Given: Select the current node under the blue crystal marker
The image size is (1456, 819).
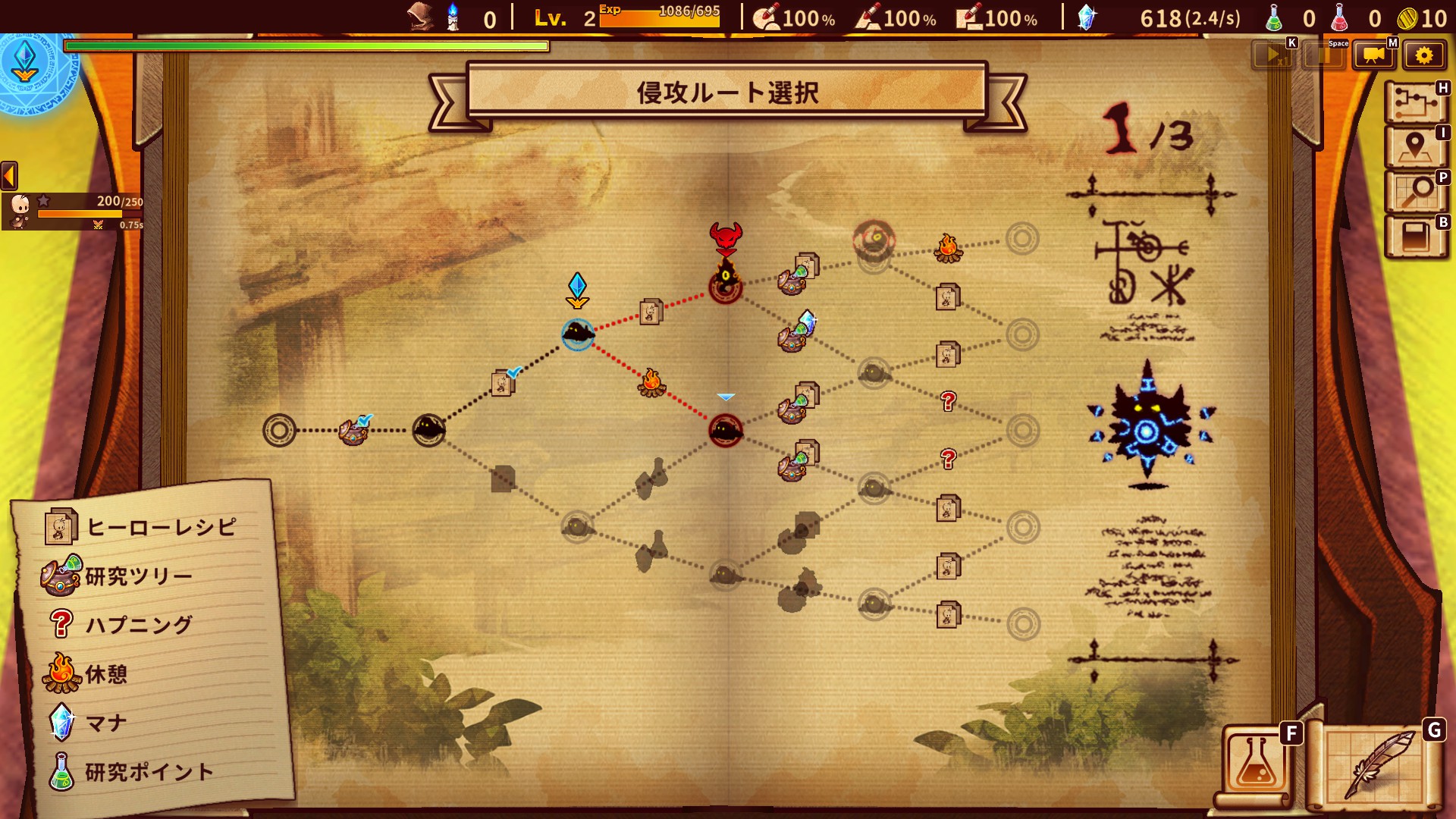Looking at the screenshot, I should (578, 333).
